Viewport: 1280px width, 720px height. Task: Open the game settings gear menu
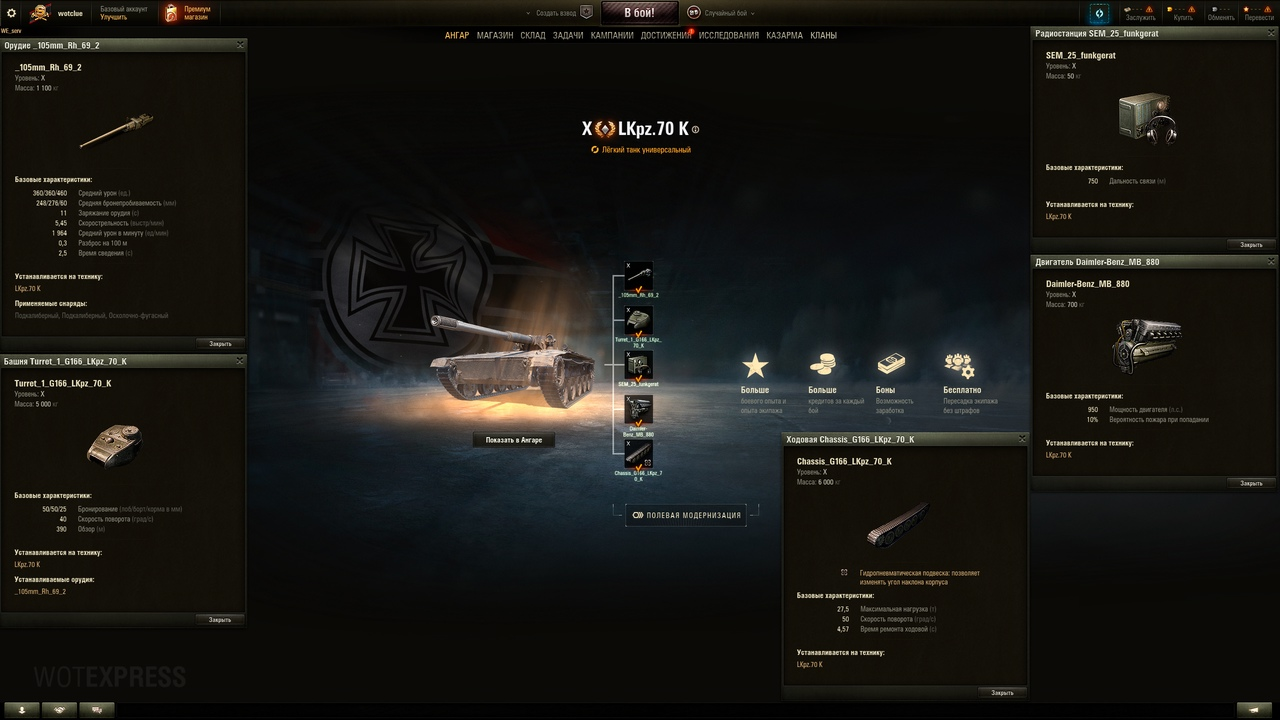pyautogui.click(x=12, y=13)
